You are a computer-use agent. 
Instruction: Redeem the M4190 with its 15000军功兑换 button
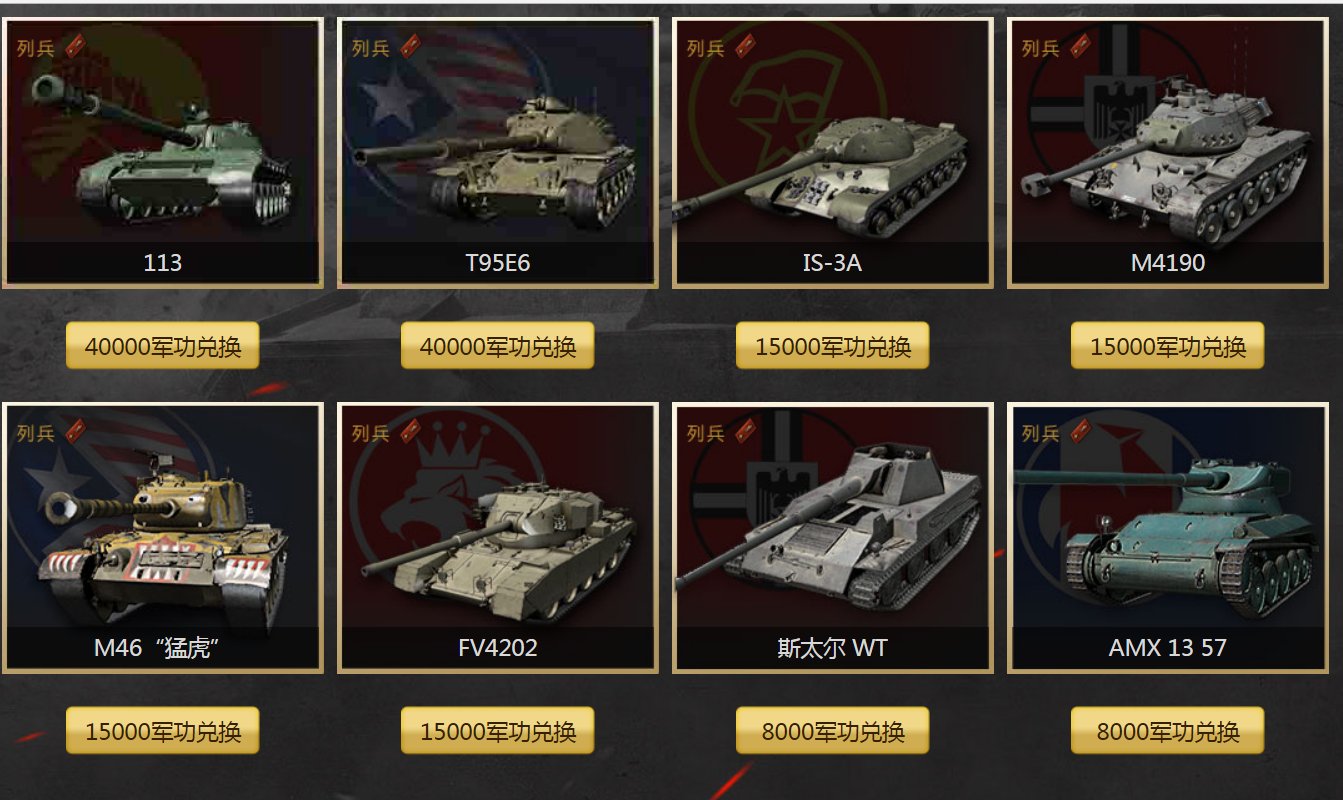(x=1167, y=346)
